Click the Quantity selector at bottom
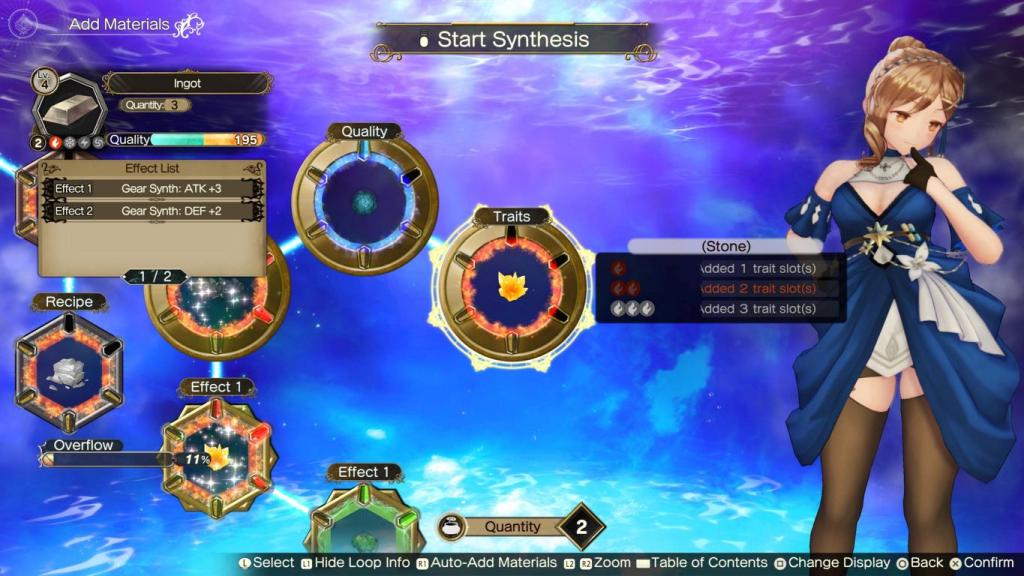 coord(521,527)
